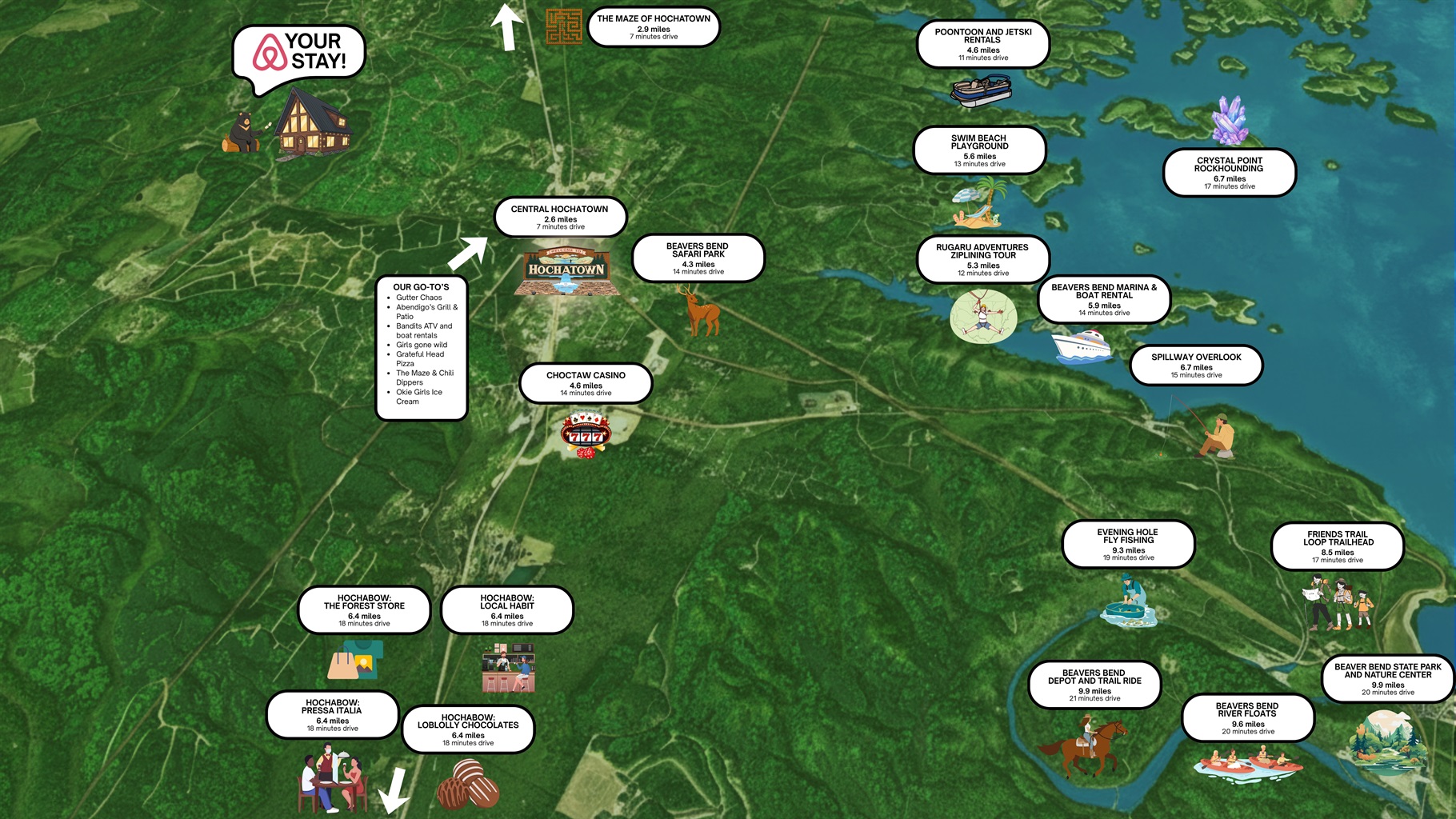Viewport: 1456px width, 819px height.
Task: Click the Evening Hole Fly Fishing label
Action: (1127, 544)
